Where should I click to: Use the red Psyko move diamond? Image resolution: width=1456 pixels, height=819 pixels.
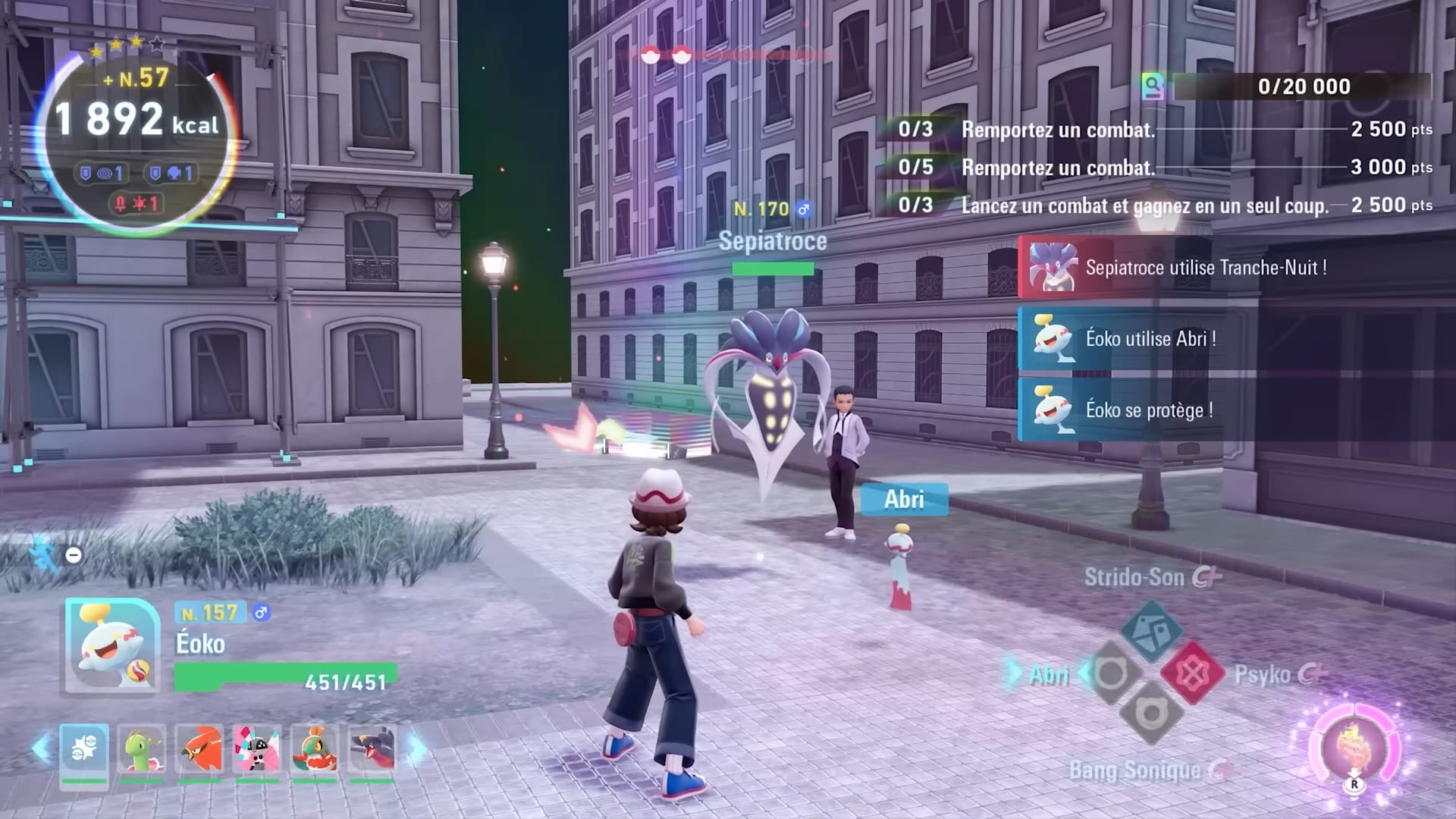[1192, 673]
